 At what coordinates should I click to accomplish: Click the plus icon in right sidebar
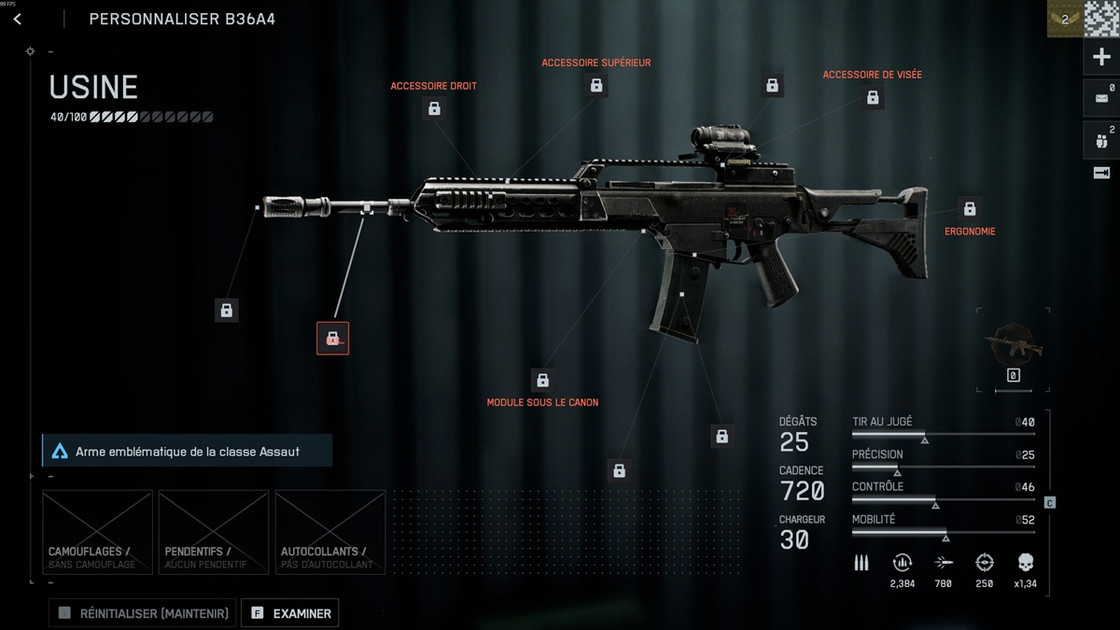(1101, 58)
